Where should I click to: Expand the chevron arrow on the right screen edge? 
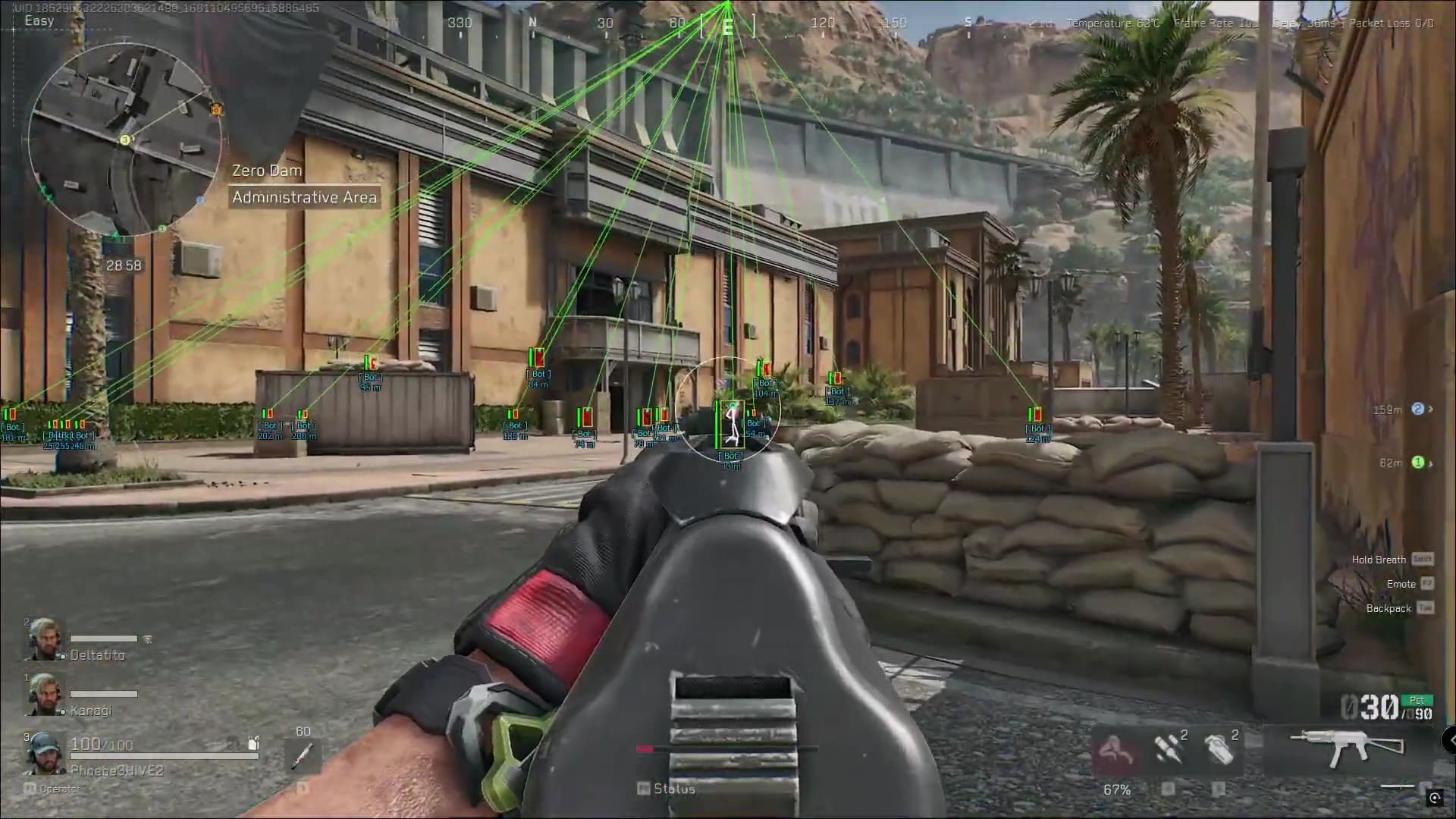coord(1451,741)
